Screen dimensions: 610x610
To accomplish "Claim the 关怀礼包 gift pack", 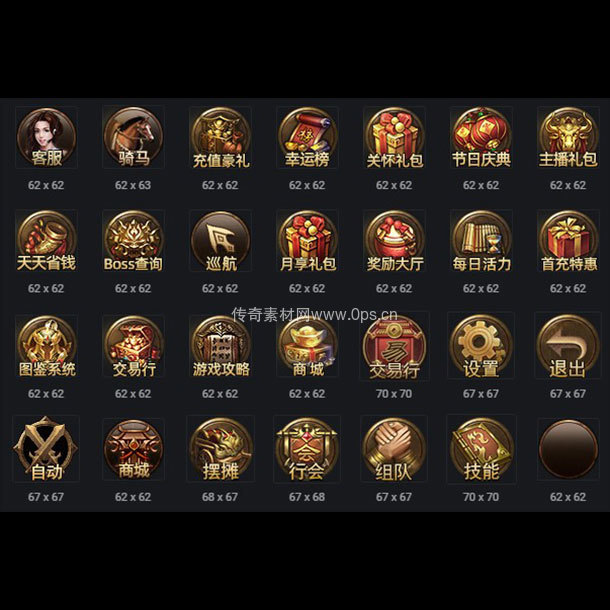I will pyautogui.click(x=394, y=138).
